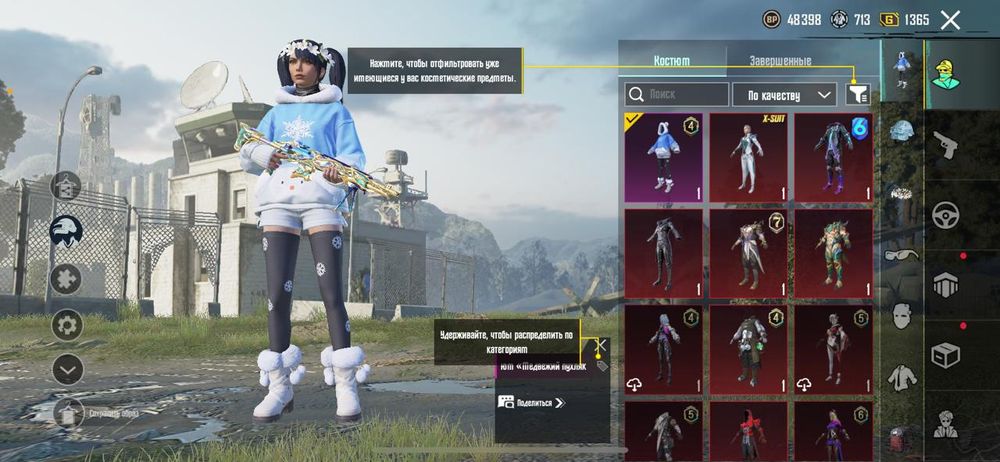Select the jacket subcategory icon
The height and width of the screenshot is (462, 1000).
pos(902,376)
